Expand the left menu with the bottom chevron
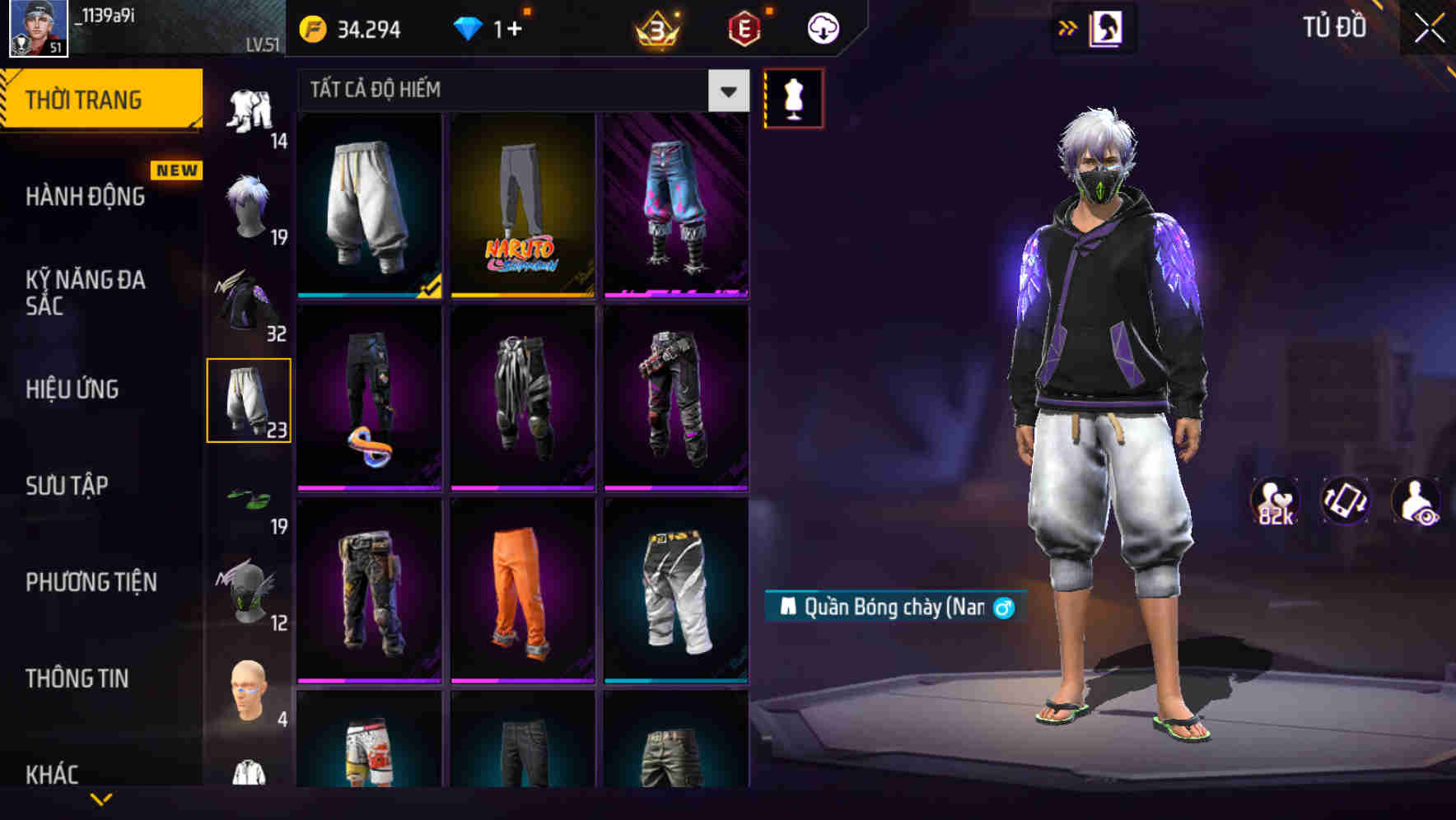 103,800
